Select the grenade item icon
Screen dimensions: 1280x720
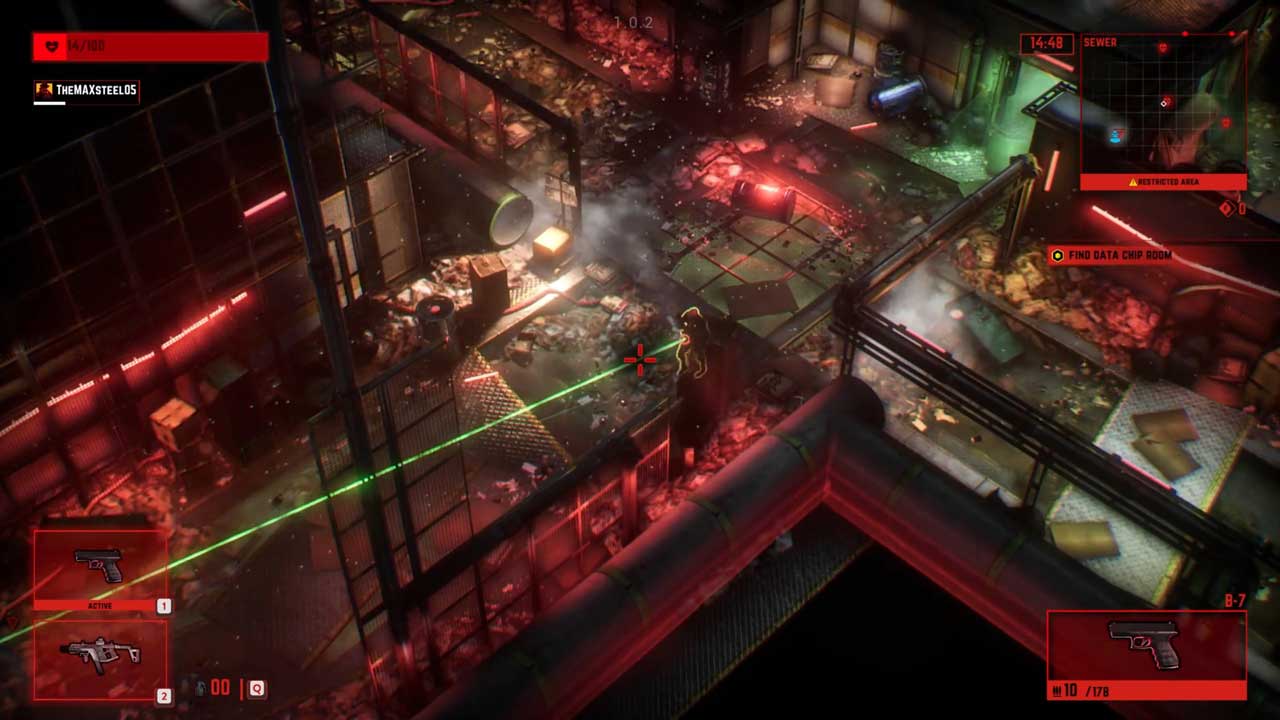(x=198, y=688)
